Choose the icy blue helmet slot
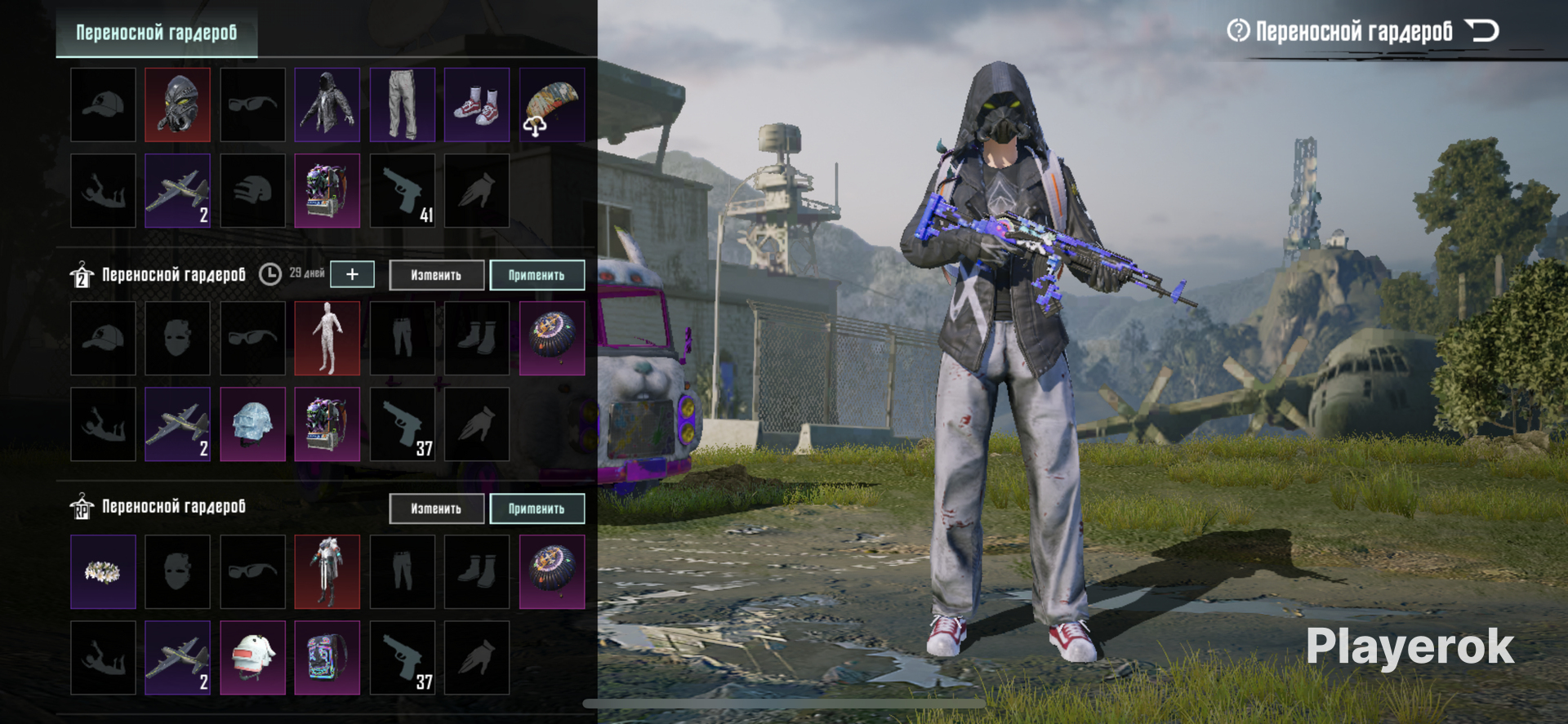Screen dimensions: 1568x724 [x=252, y=424]
